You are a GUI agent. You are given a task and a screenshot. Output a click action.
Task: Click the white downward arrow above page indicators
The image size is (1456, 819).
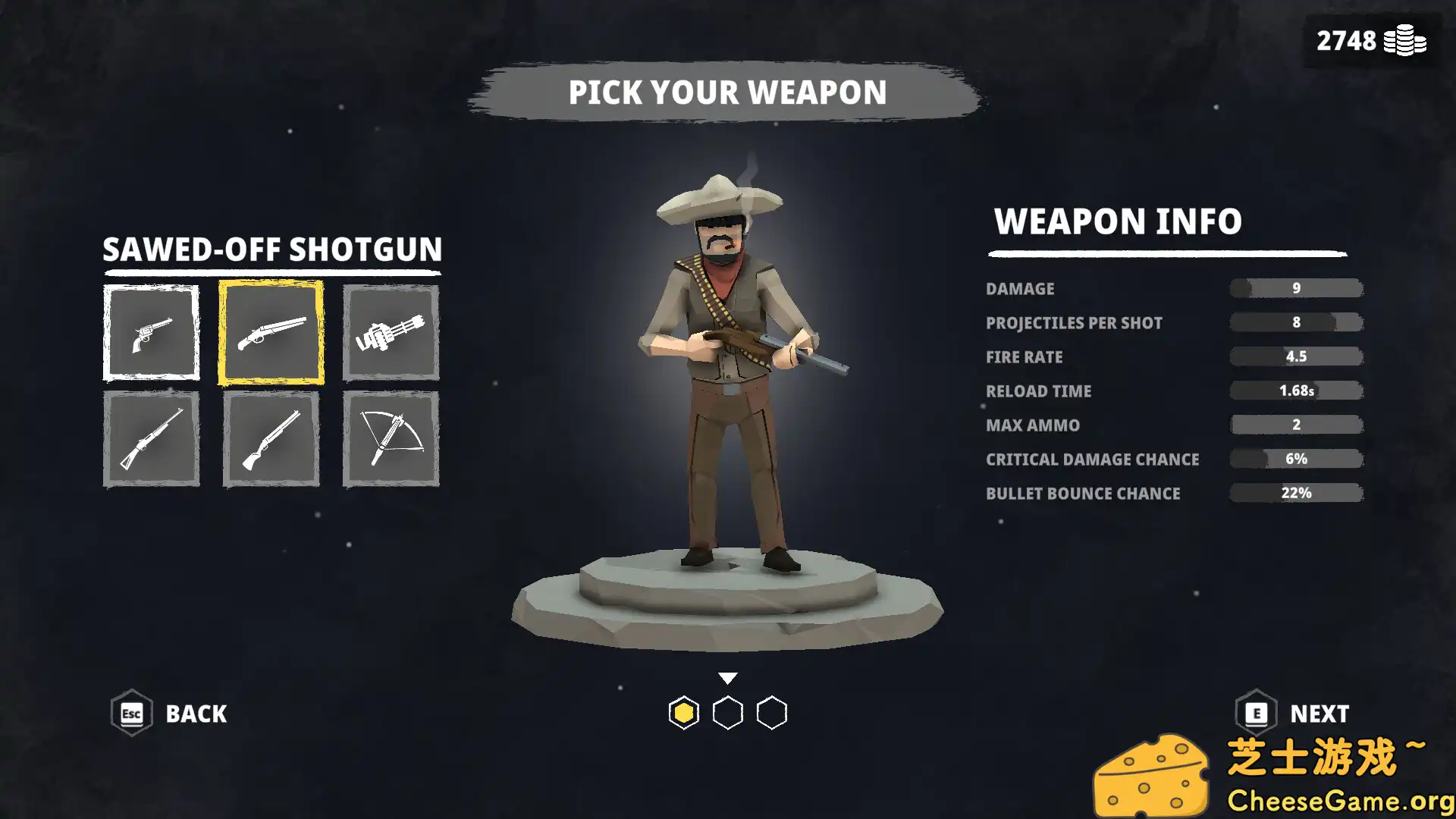pos(728,675)
